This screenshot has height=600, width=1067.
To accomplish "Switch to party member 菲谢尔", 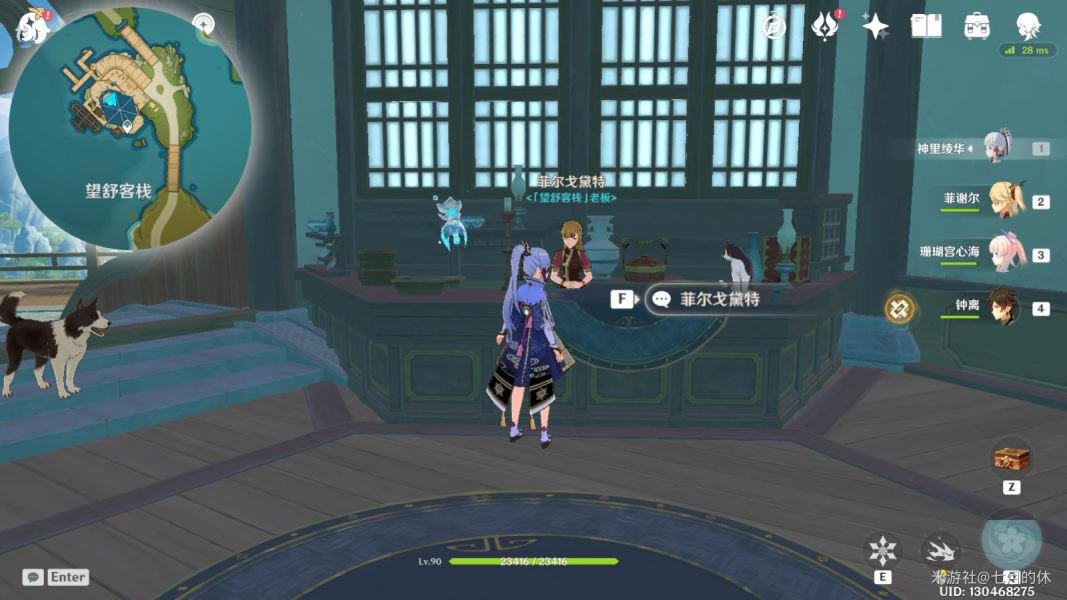I will [1004, 201].
